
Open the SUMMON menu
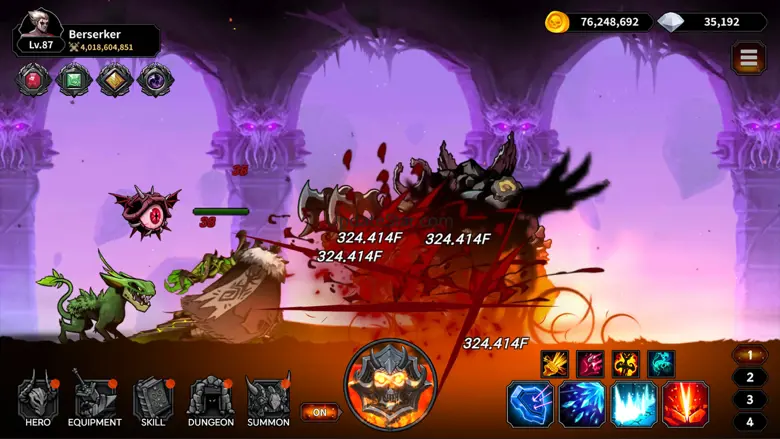pyautogui.click(x=268, y=400)
